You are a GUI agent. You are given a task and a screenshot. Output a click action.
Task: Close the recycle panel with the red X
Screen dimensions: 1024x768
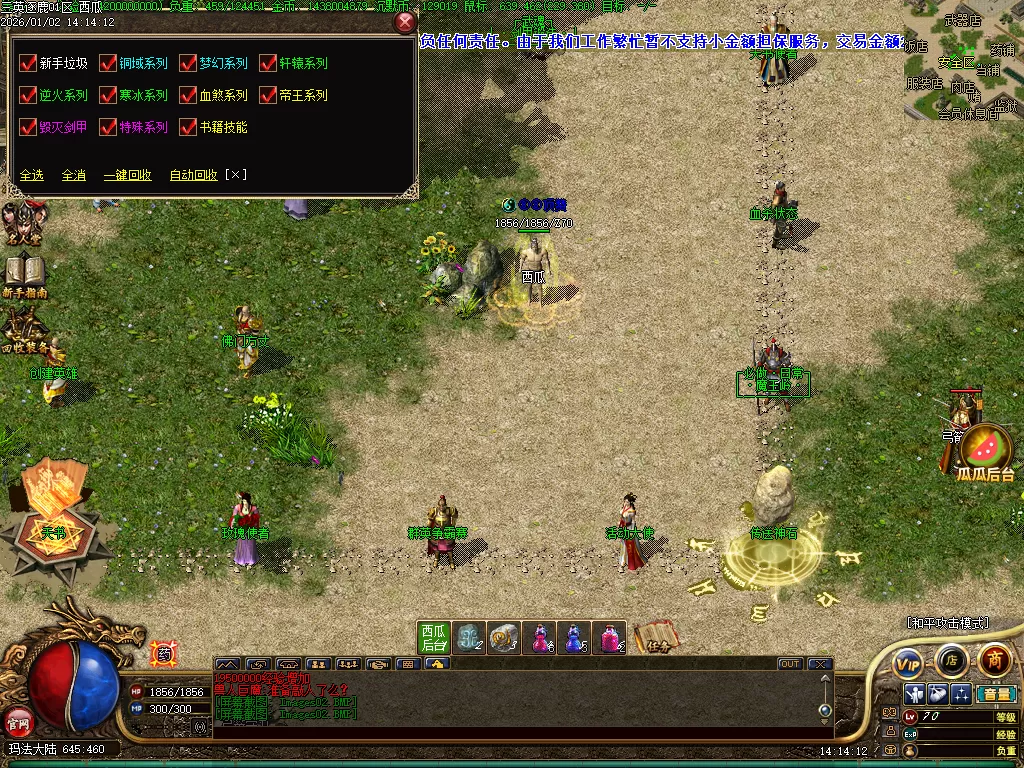coord(405,23)
